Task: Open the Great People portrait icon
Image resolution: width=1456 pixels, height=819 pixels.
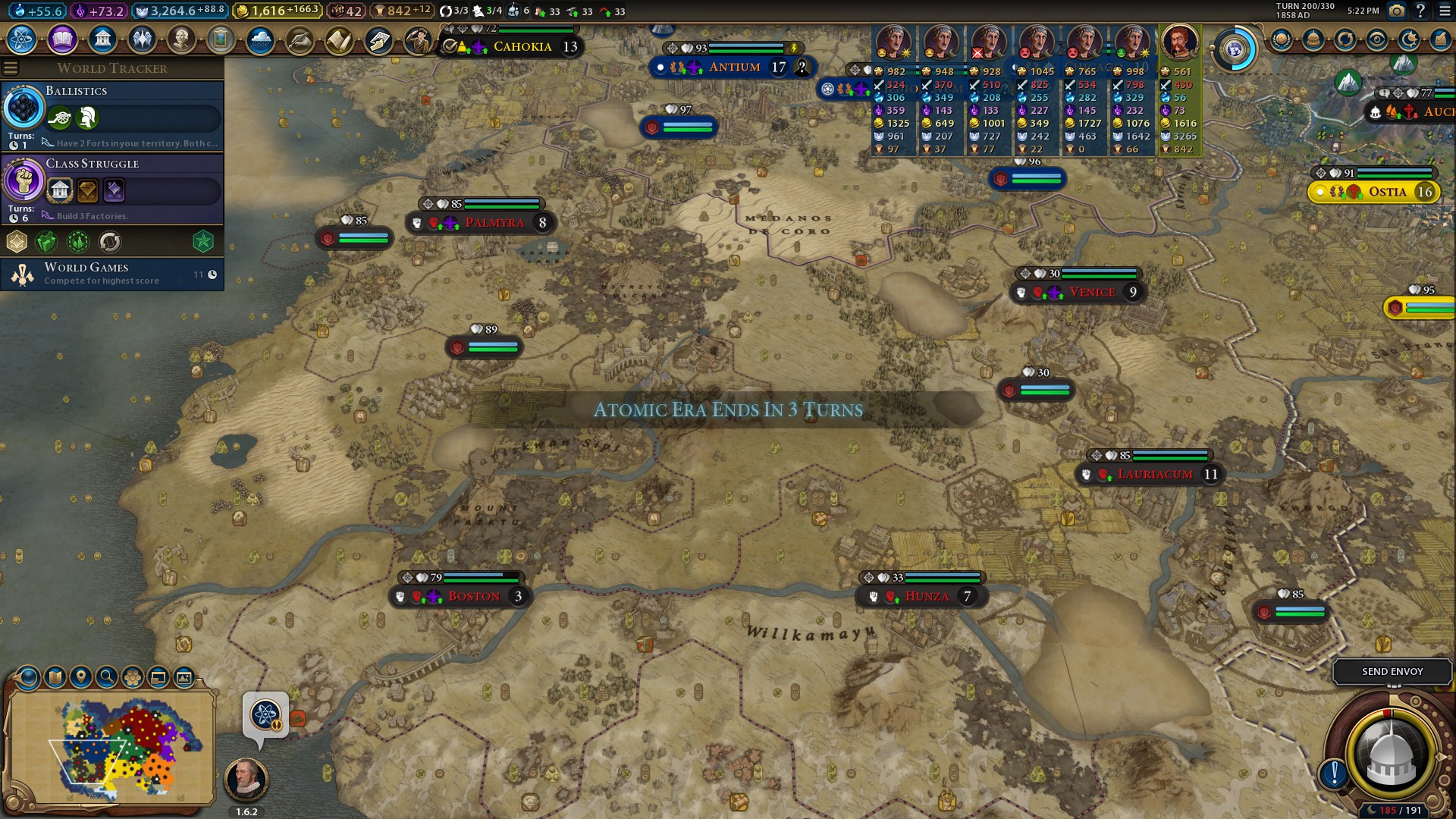Action: click(x=181, y=39)
